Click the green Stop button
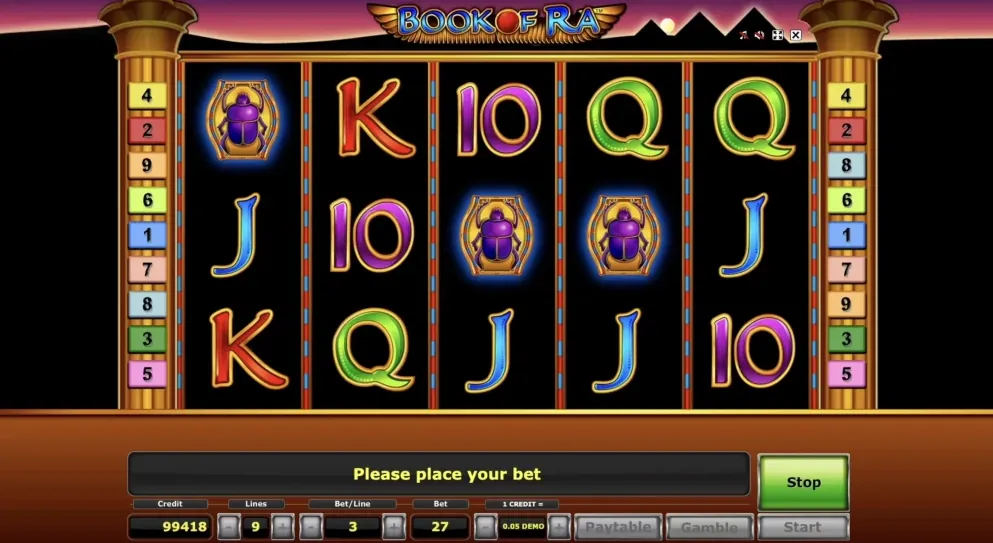Screen dimensions: 993x543 pyautogui.click(x=803, y=482)
